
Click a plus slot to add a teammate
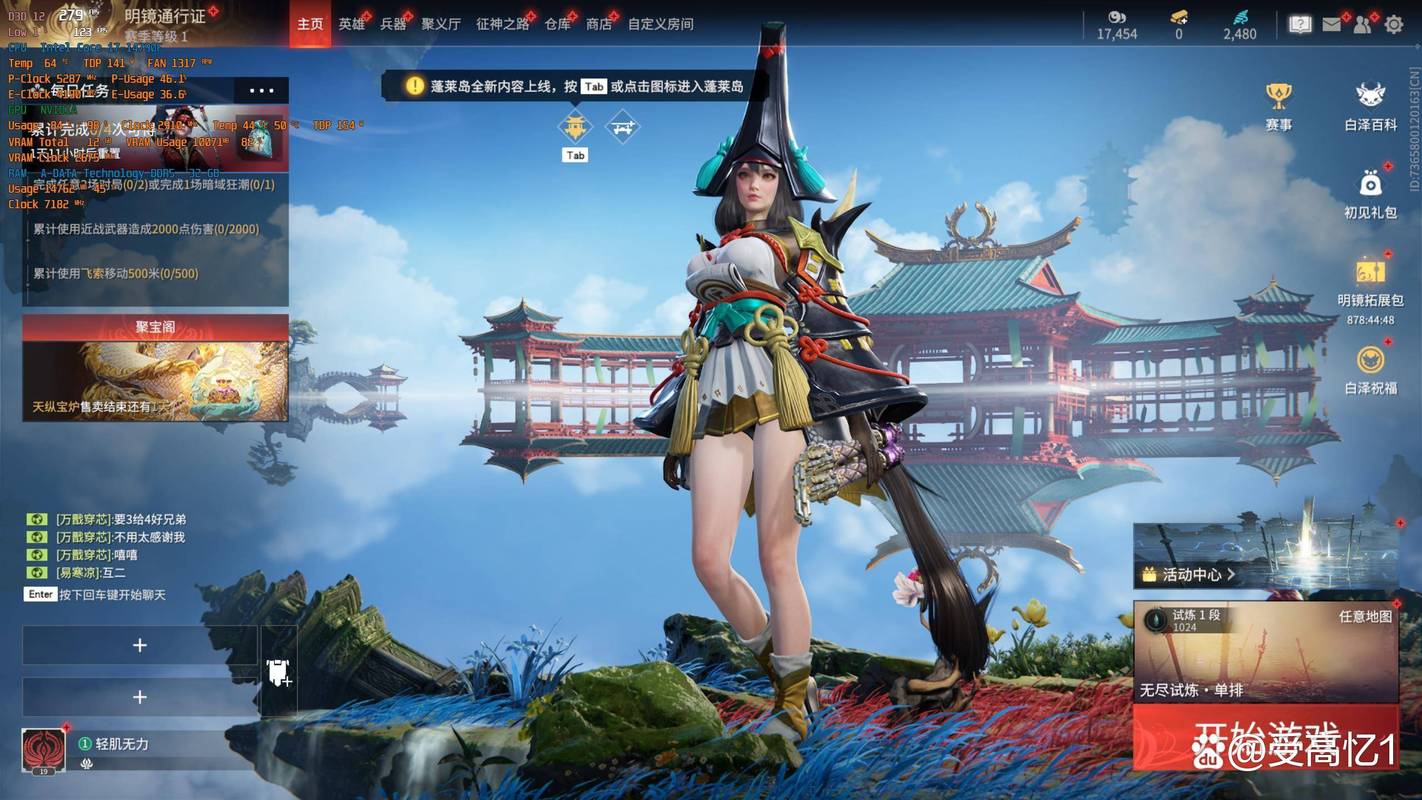[140, 645]
